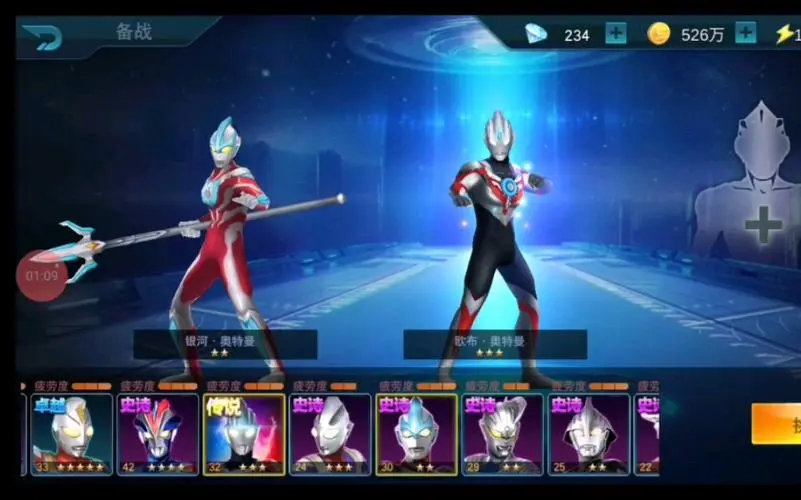The image size is (801, 500).
Task: Select the level 28 史诗 hero card
Action: [502, 433]
